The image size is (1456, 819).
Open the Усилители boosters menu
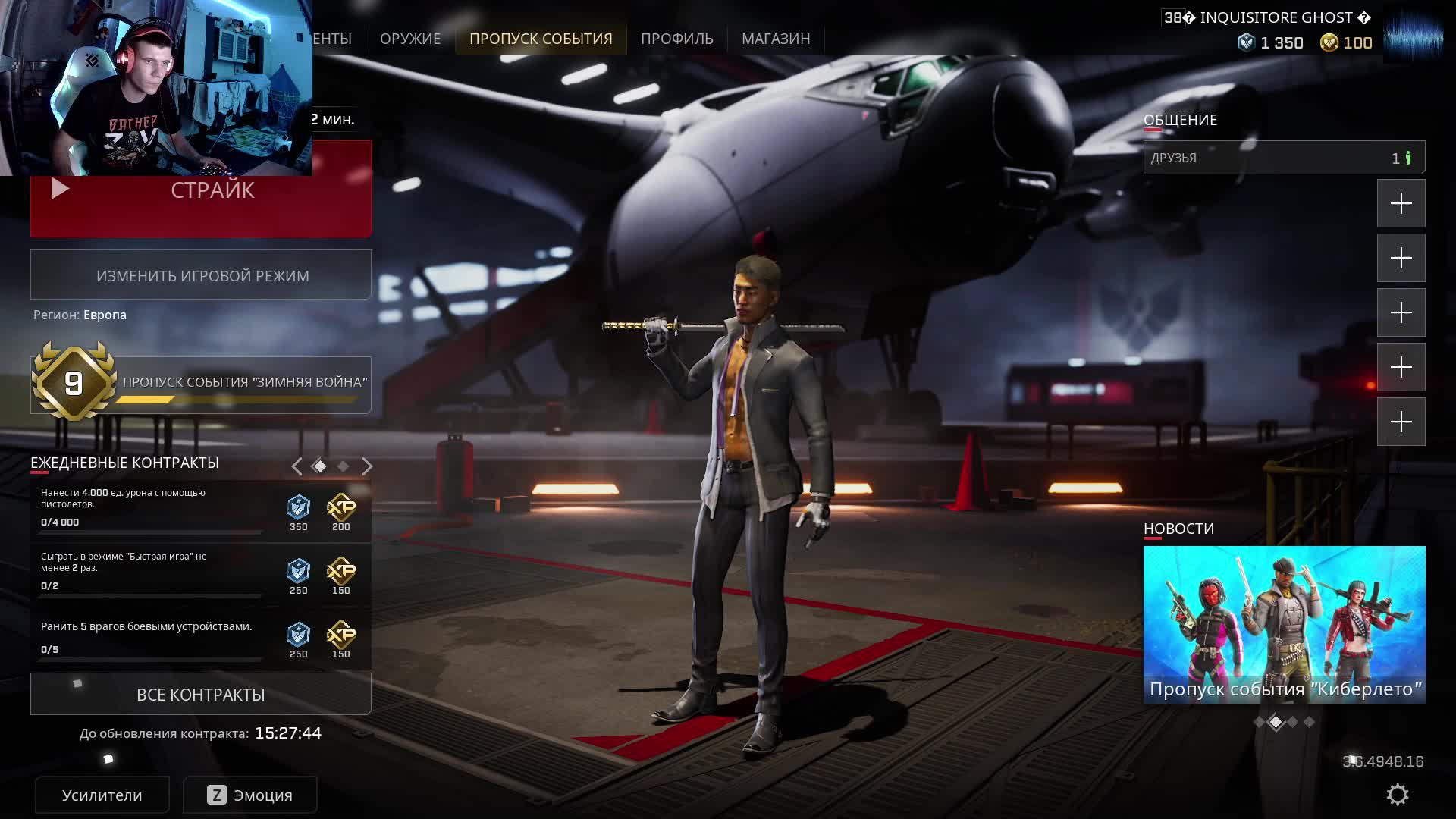pos(102,795)
